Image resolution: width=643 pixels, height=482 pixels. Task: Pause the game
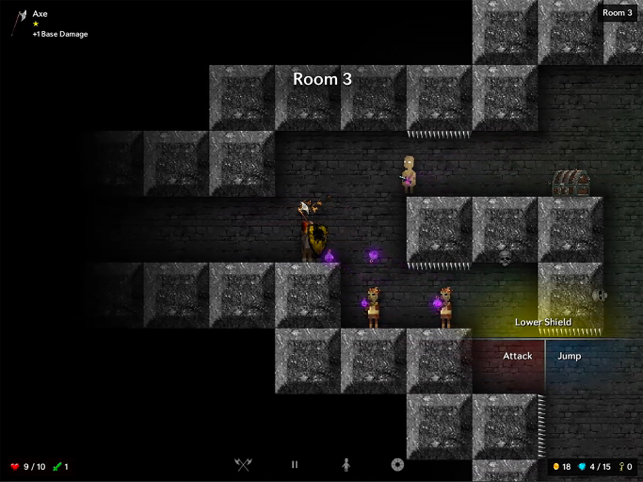tap(294, 465)
